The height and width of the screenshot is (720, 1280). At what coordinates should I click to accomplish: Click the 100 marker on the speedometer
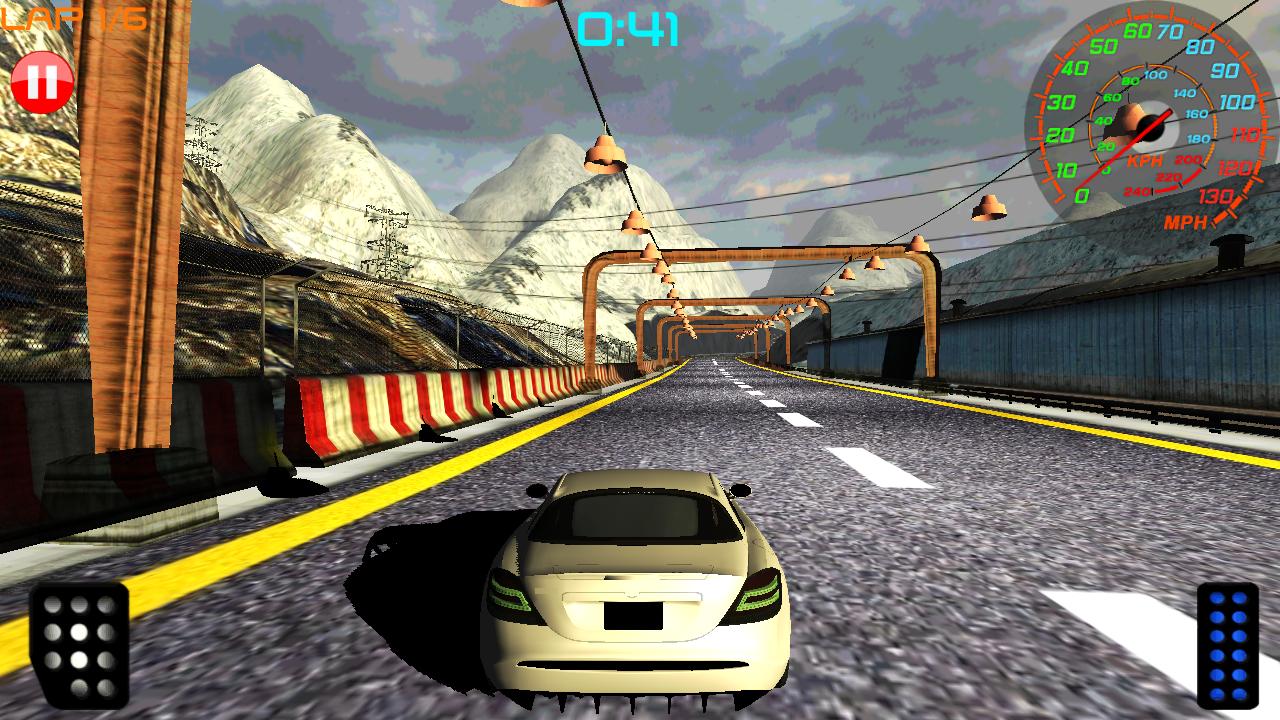tap(1238, 100)
